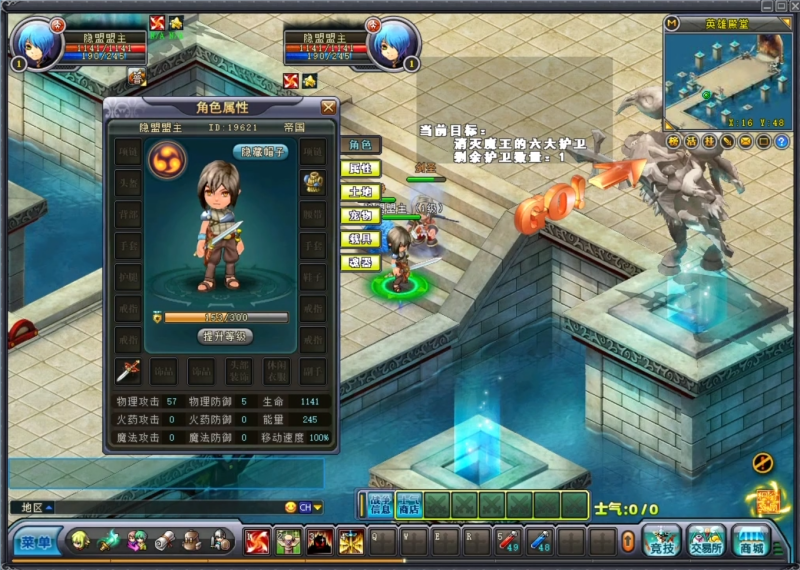The height and width of the screenshot is (570, 800).
Task: Open the 残具 tab
Action: click(x=360, y=239)
